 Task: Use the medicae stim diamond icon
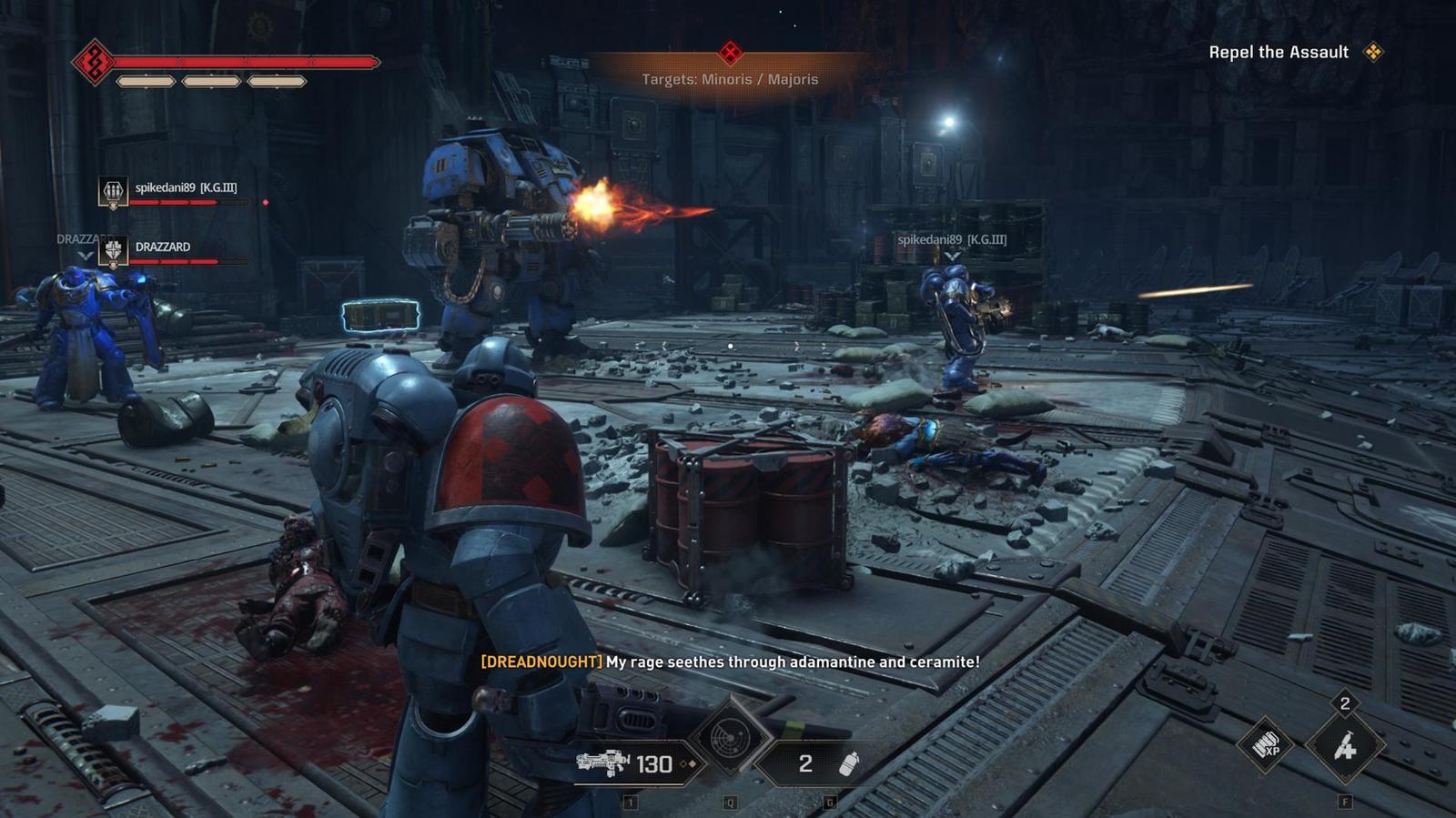pos(1344,747)
